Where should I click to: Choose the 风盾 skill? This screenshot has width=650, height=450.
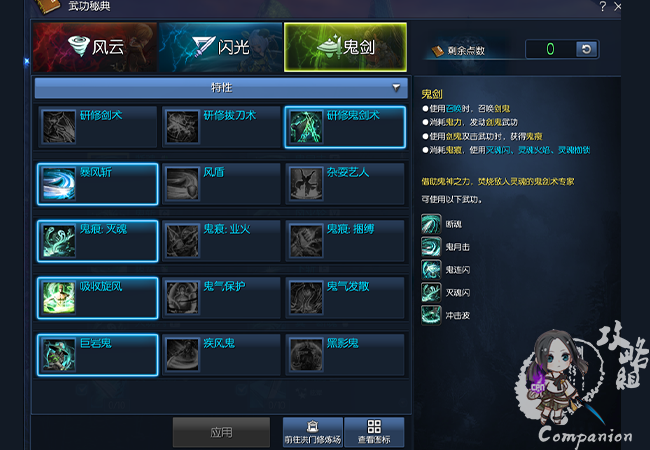(221, 184)
